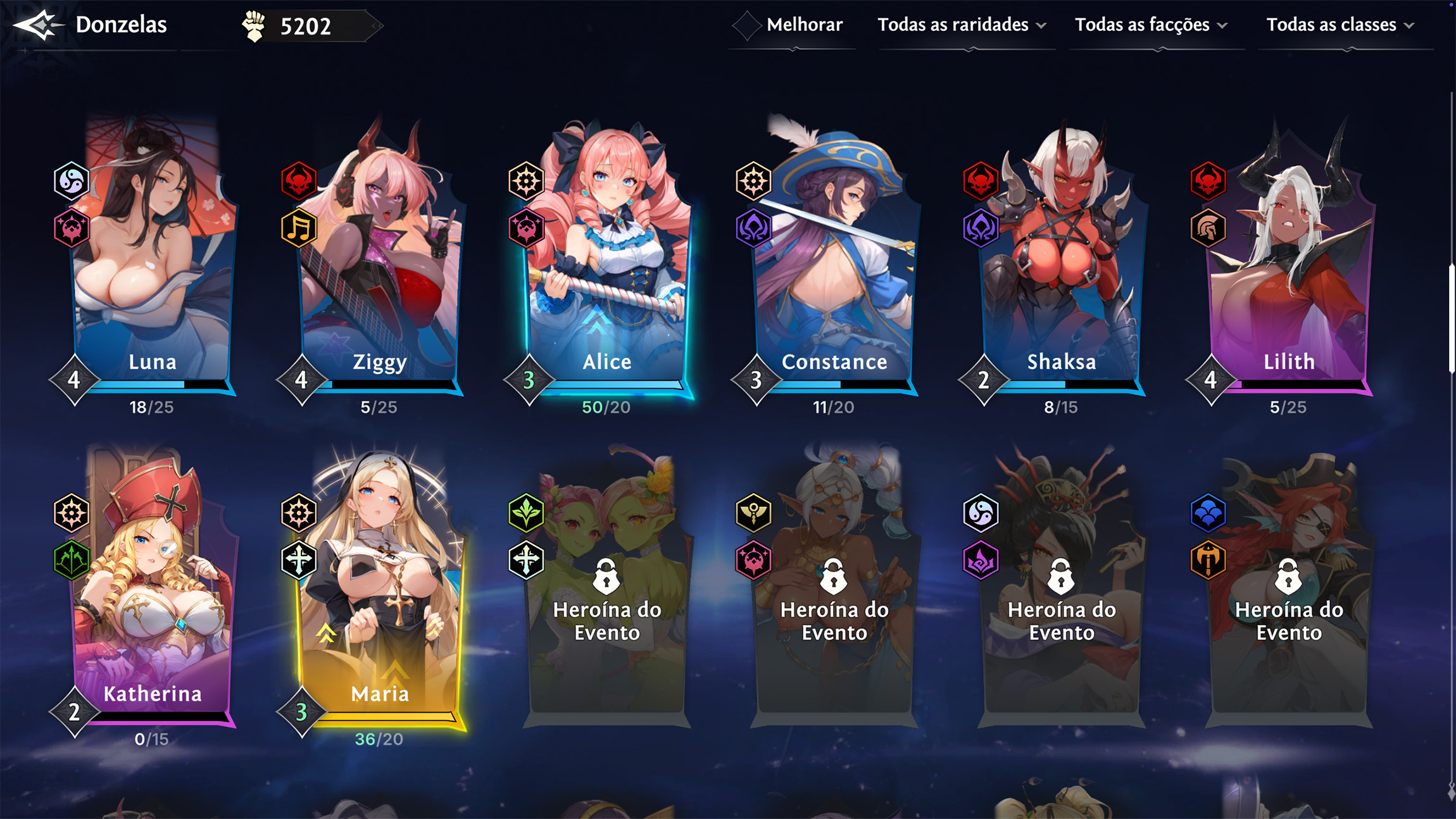Select the Constance card
This screenshot has width=1456, height=819.
point(834,266)
